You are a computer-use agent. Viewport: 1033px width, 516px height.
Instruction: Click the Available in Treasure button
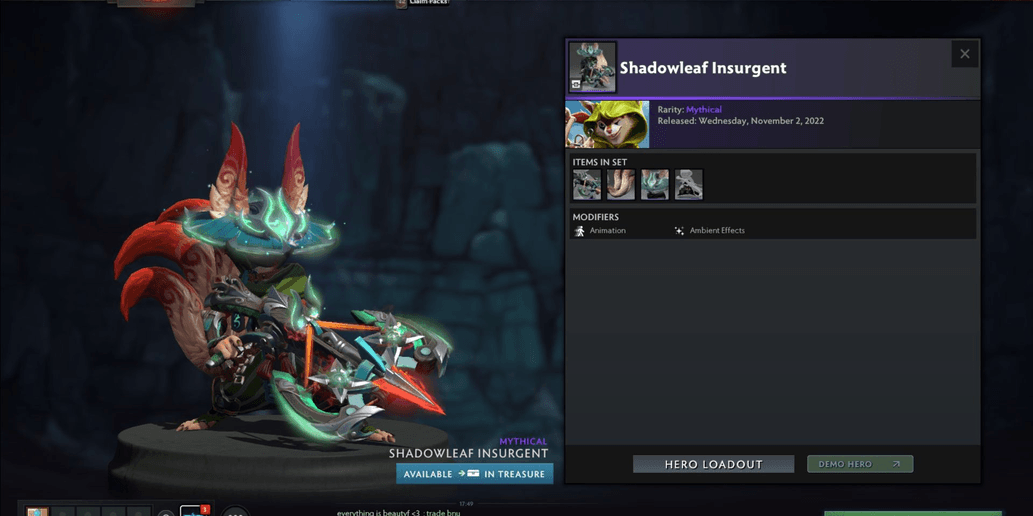tap(474, 474)
